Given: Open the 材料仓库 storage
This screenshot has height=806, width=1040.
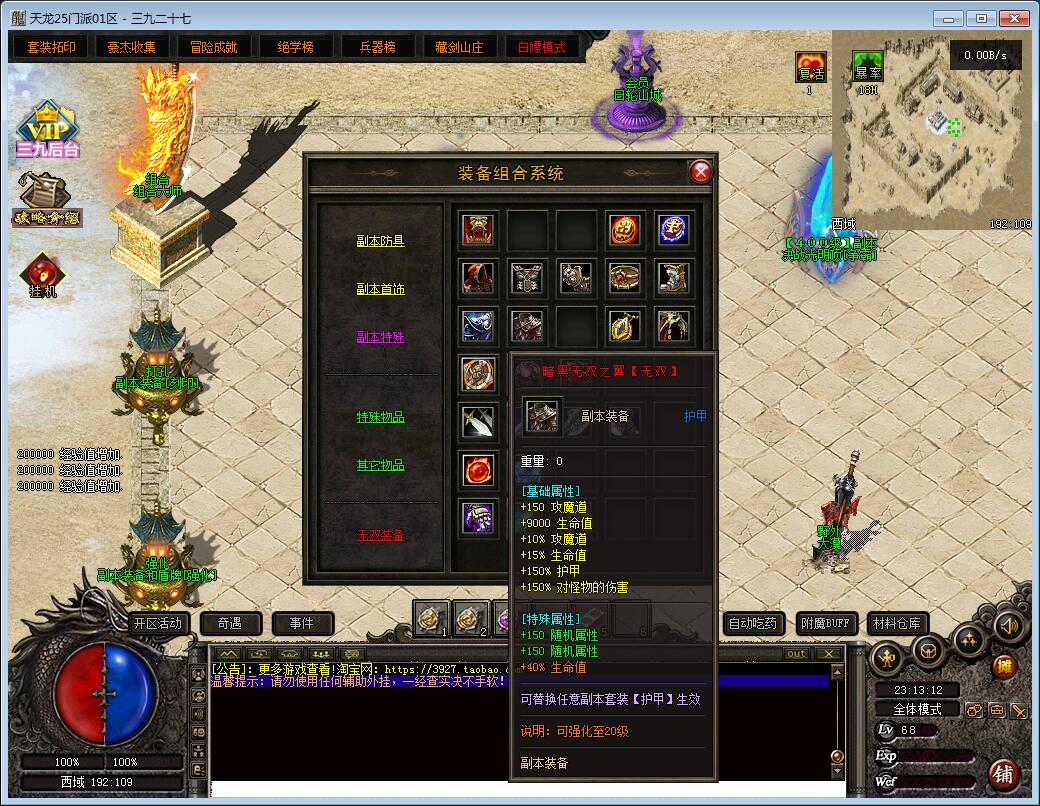Looking at the screenshot, I should [895, 623].
